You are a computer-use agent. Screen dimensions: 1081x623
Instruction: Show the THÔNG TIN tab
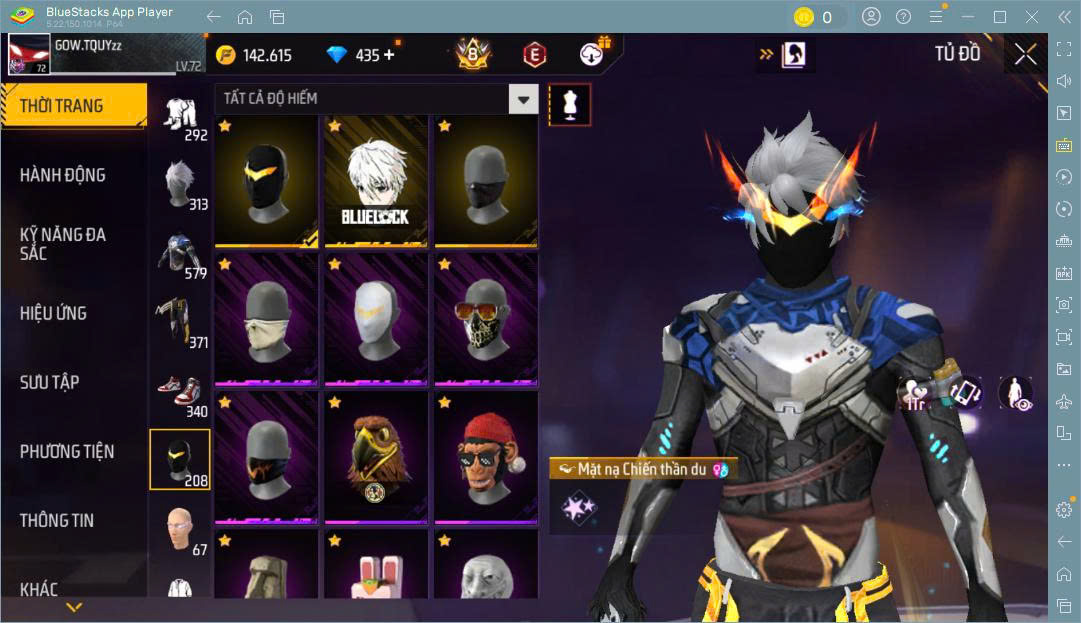click(57, 520)
